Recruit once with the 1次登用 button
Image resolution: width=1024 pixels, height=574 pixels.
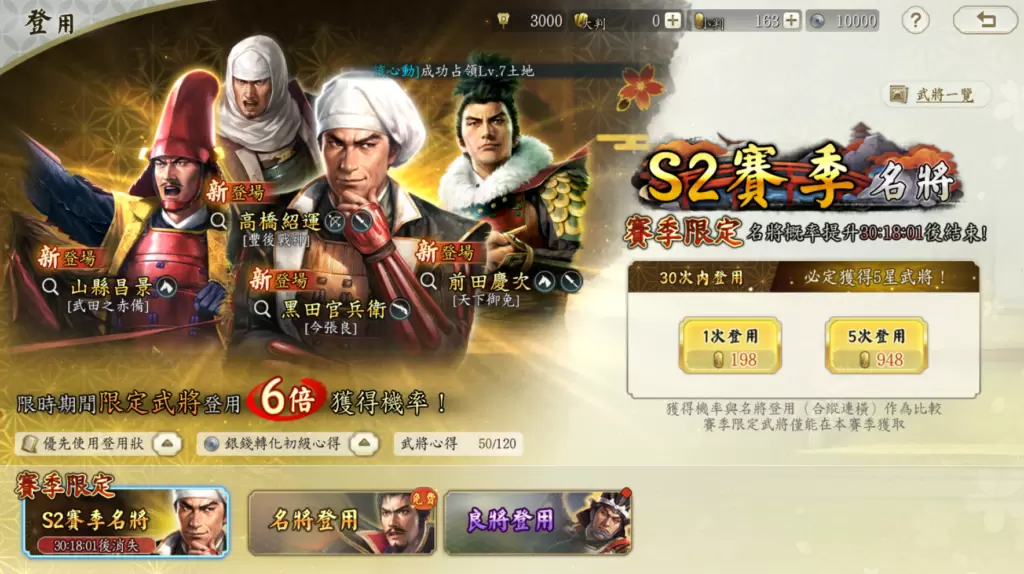coord(729,346)
